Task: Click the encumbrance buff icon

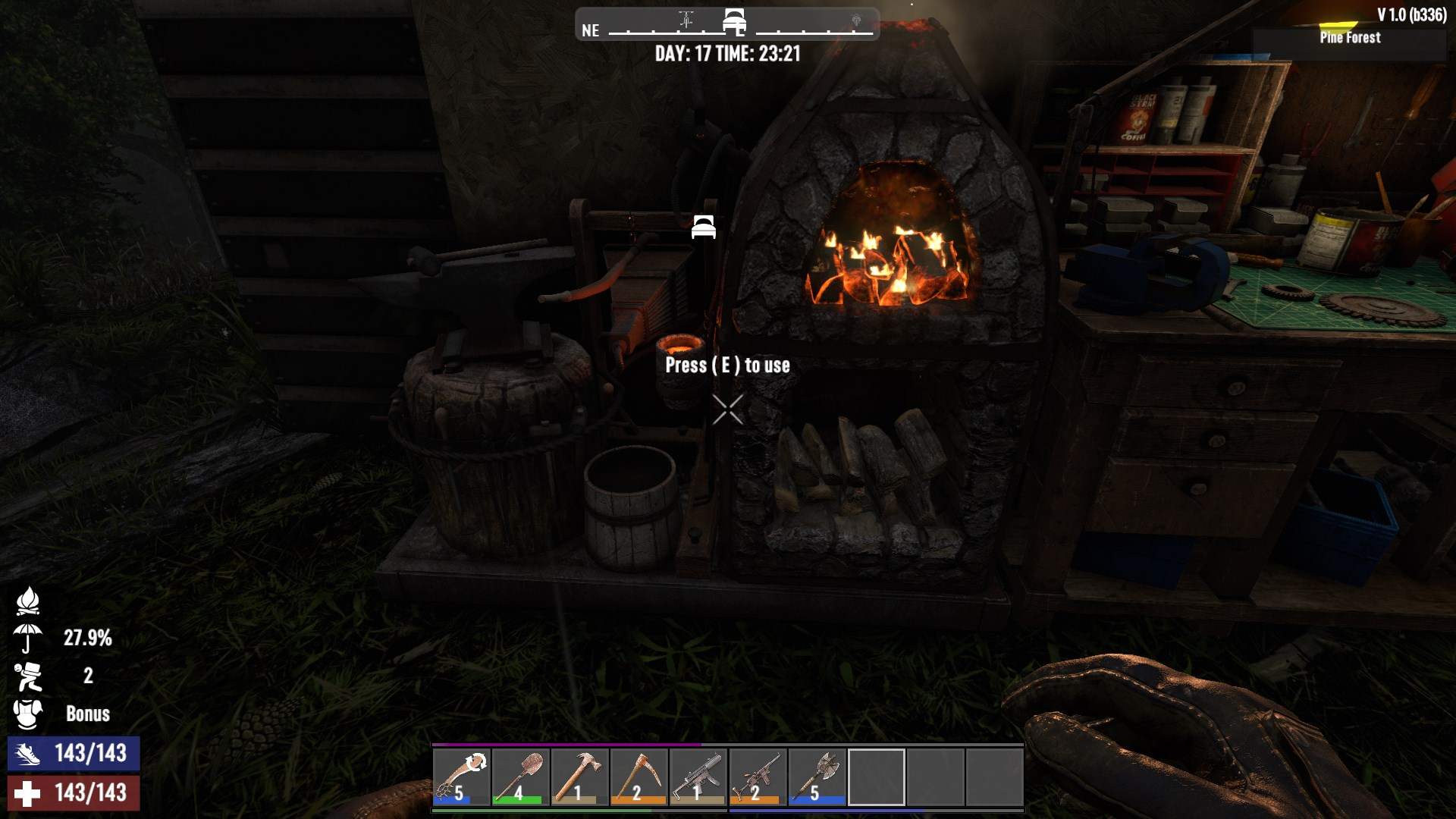Action: coord(28,676)
